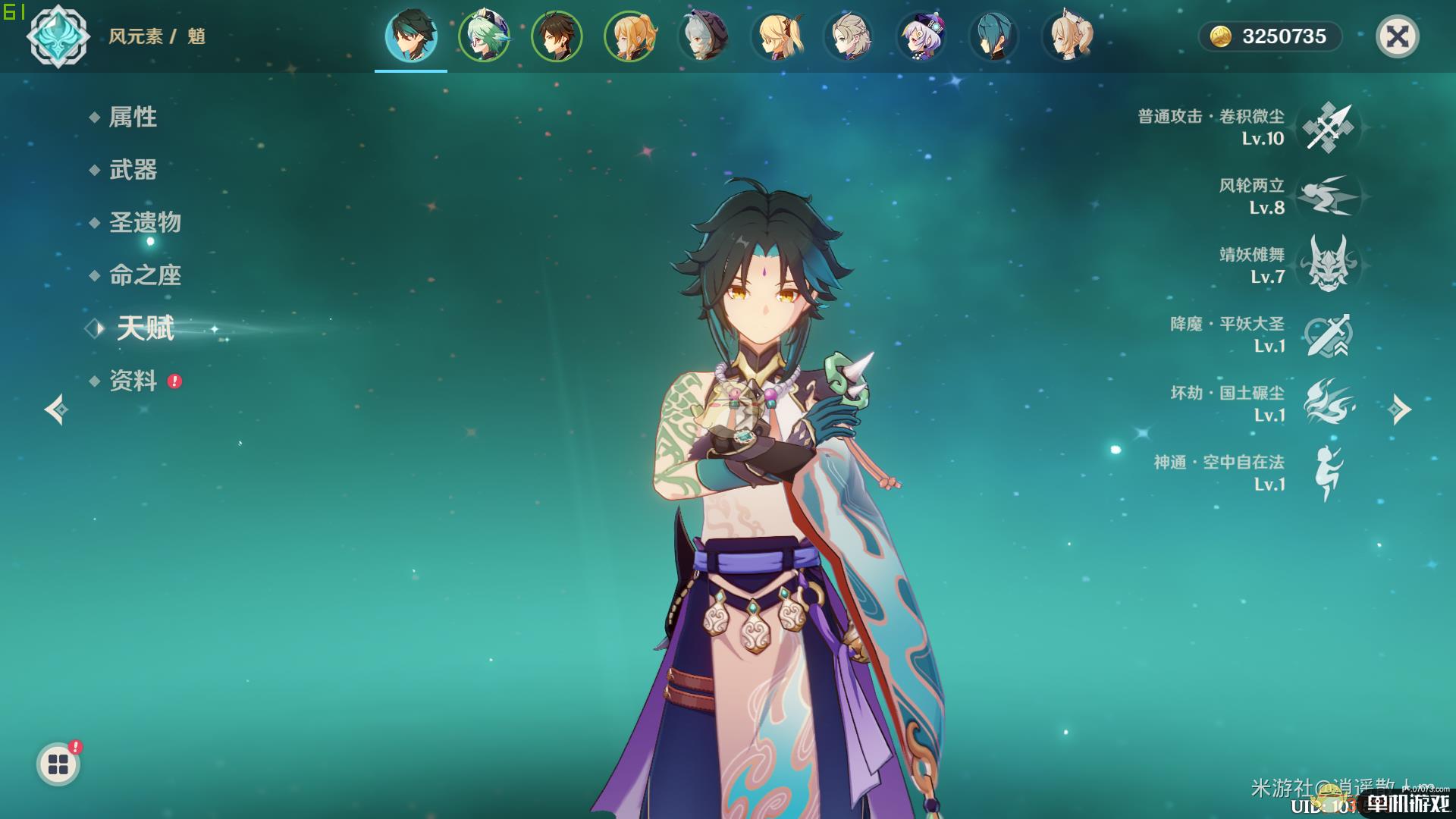Viewport: 1456px width, 819px height.
Task: Choose the green-haired character portrait with glasses
Action: tap(484, 36)
